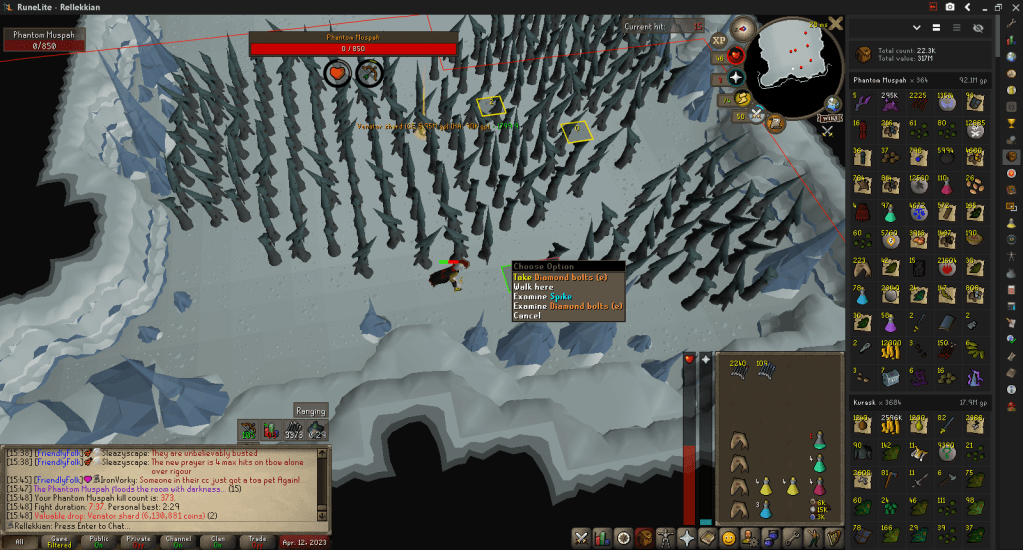
Task: Open the Worn Equipment tab
Action: 664,538
